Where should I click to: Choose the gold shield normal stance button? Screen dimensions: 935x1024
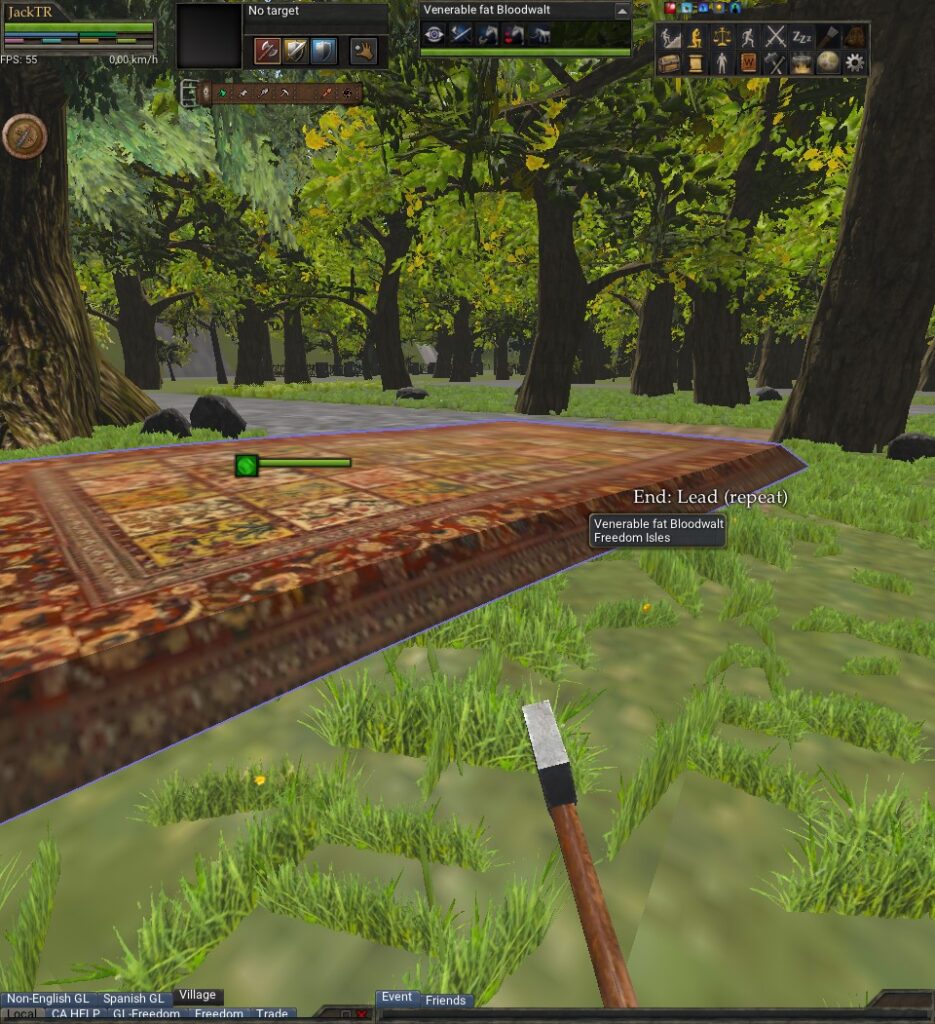pos(295,50)
